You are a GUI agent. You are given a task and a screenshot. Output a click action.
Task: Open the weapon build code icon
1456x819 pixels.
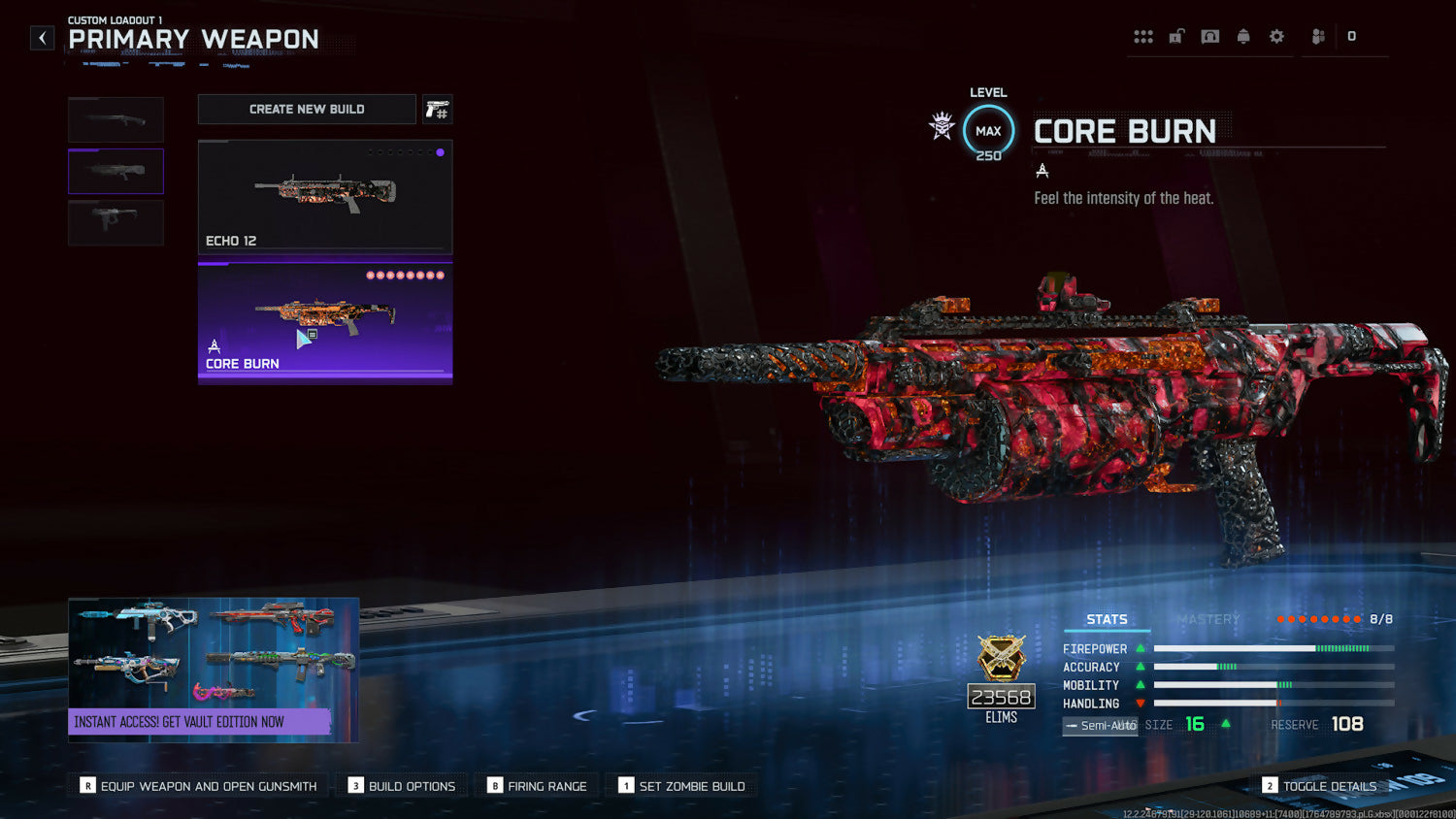438,110
